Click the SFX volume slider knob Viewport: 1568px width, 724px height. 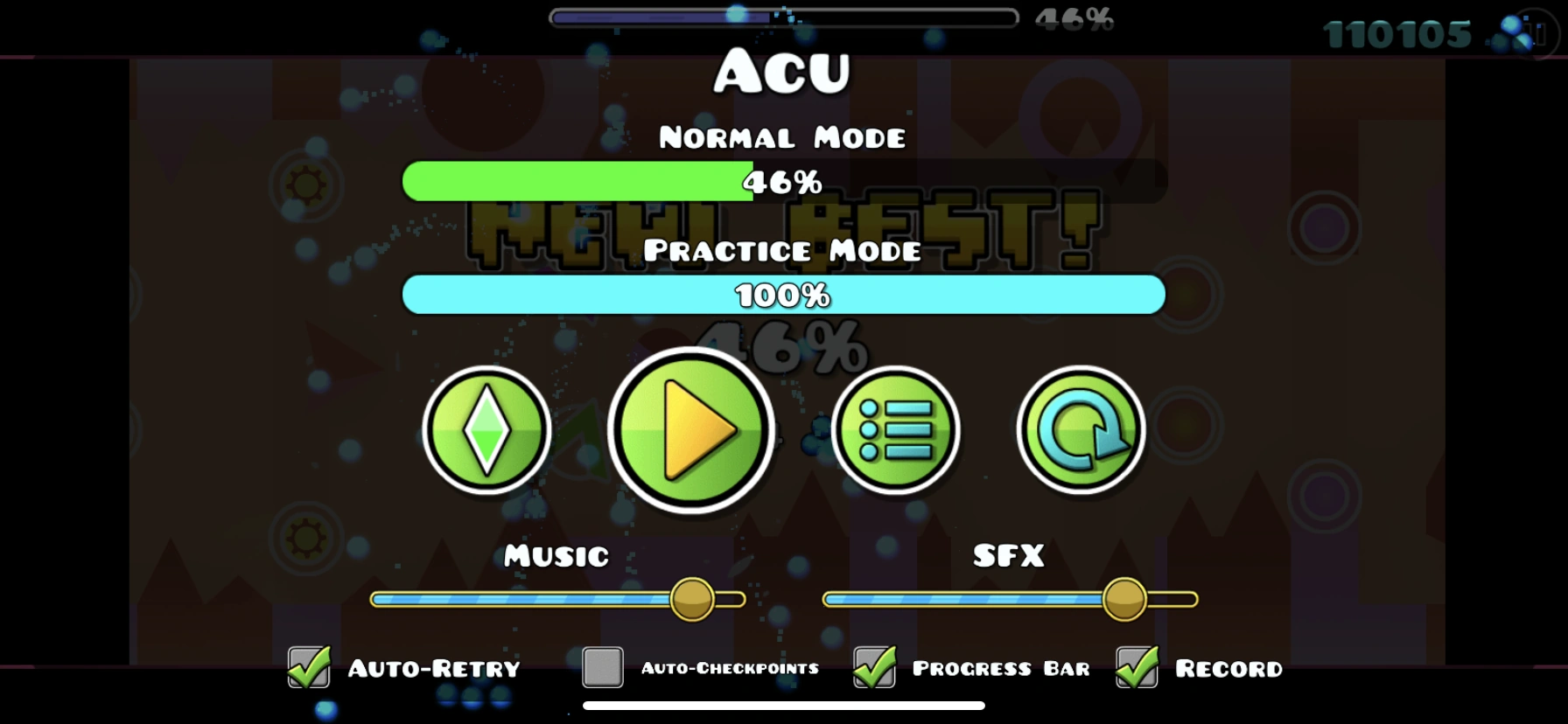[1125, 600]
